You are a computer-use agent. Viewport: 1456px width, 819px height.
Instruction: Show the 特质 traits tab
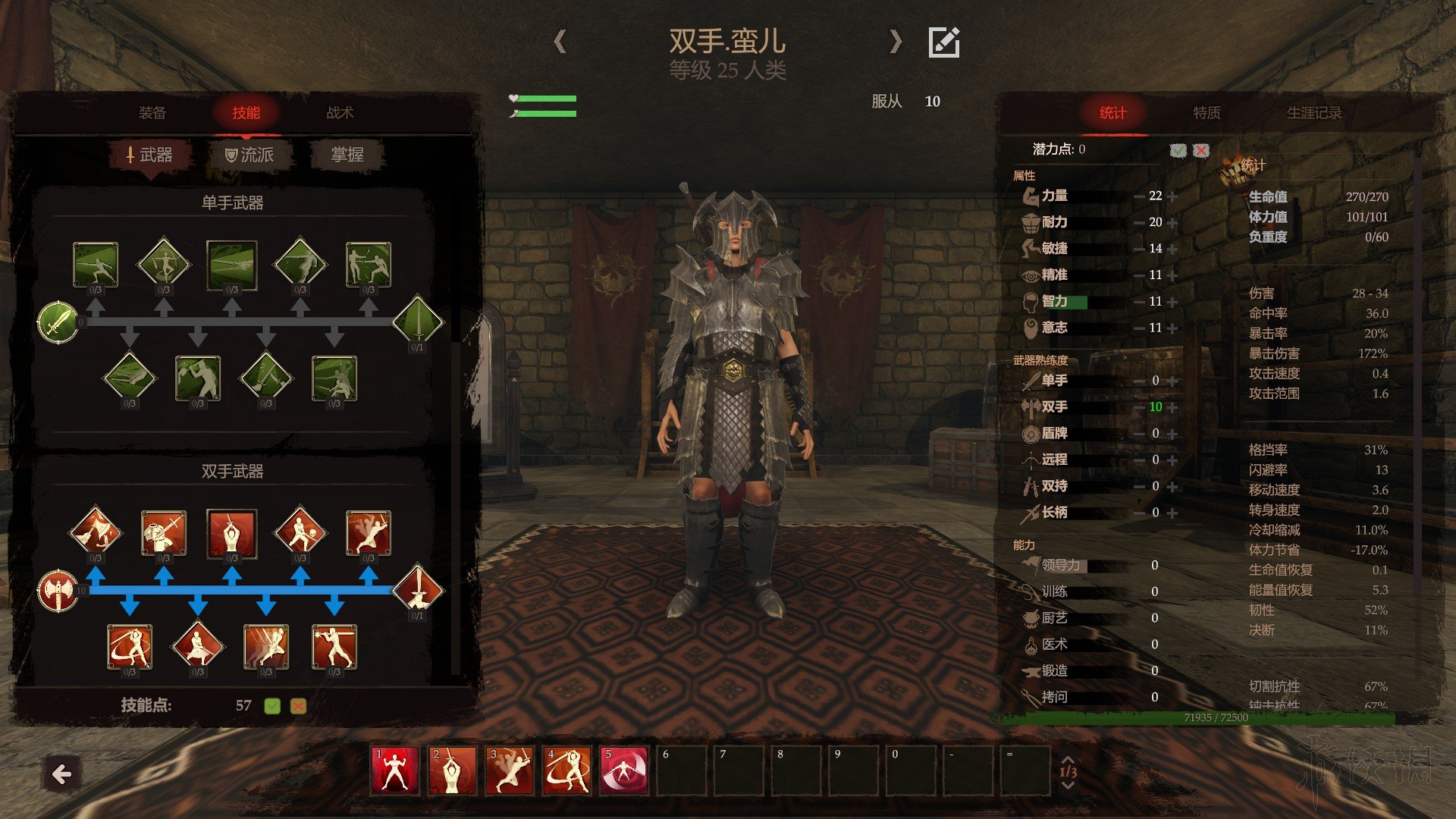coord(1207,113)
